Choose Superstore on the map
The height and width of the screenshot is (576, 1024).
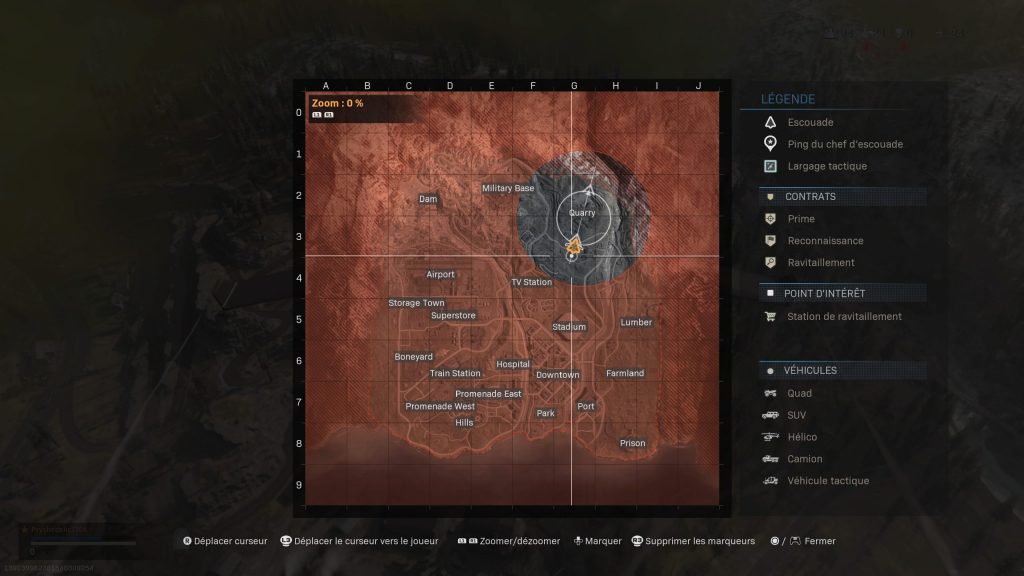click(453, 315)
